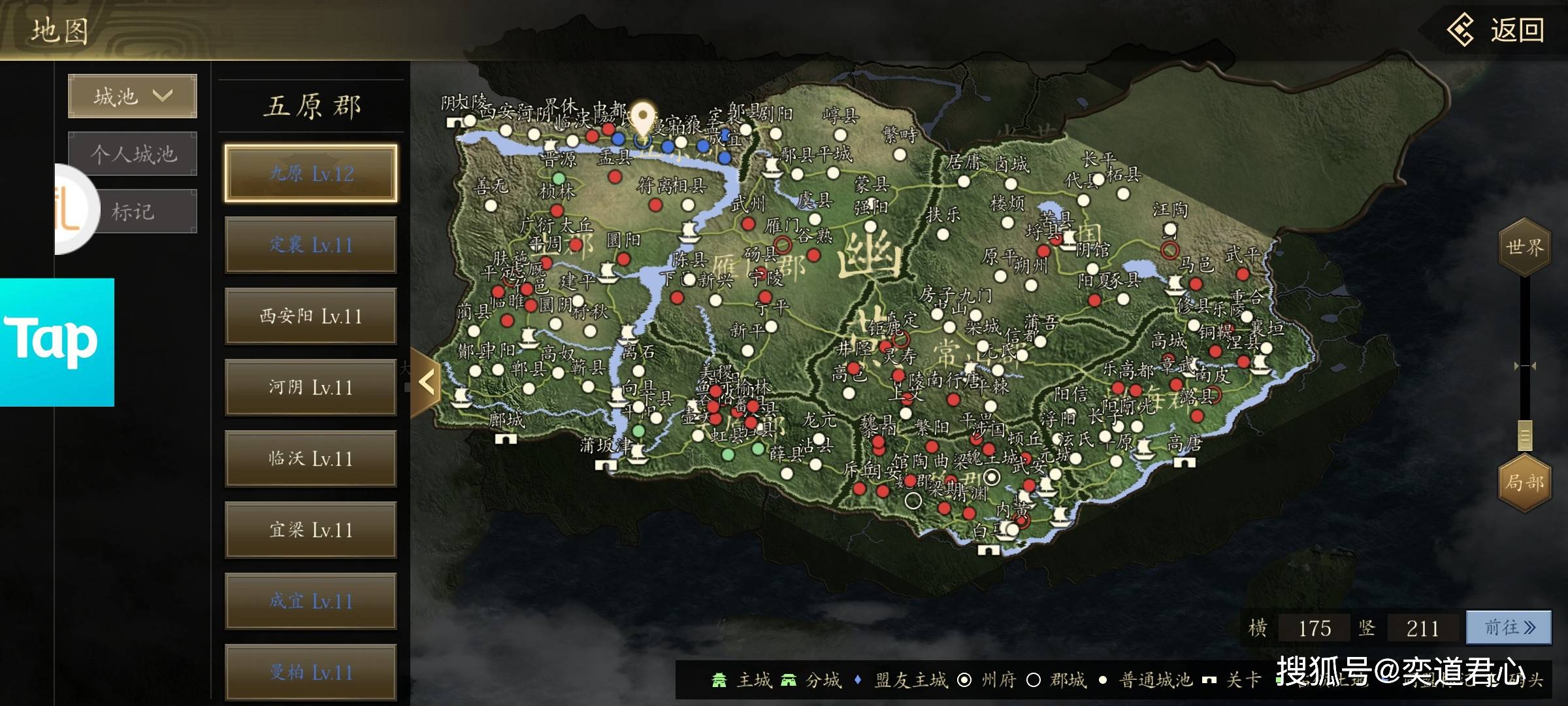Click the map zoom slider handle

point(1525,435)
